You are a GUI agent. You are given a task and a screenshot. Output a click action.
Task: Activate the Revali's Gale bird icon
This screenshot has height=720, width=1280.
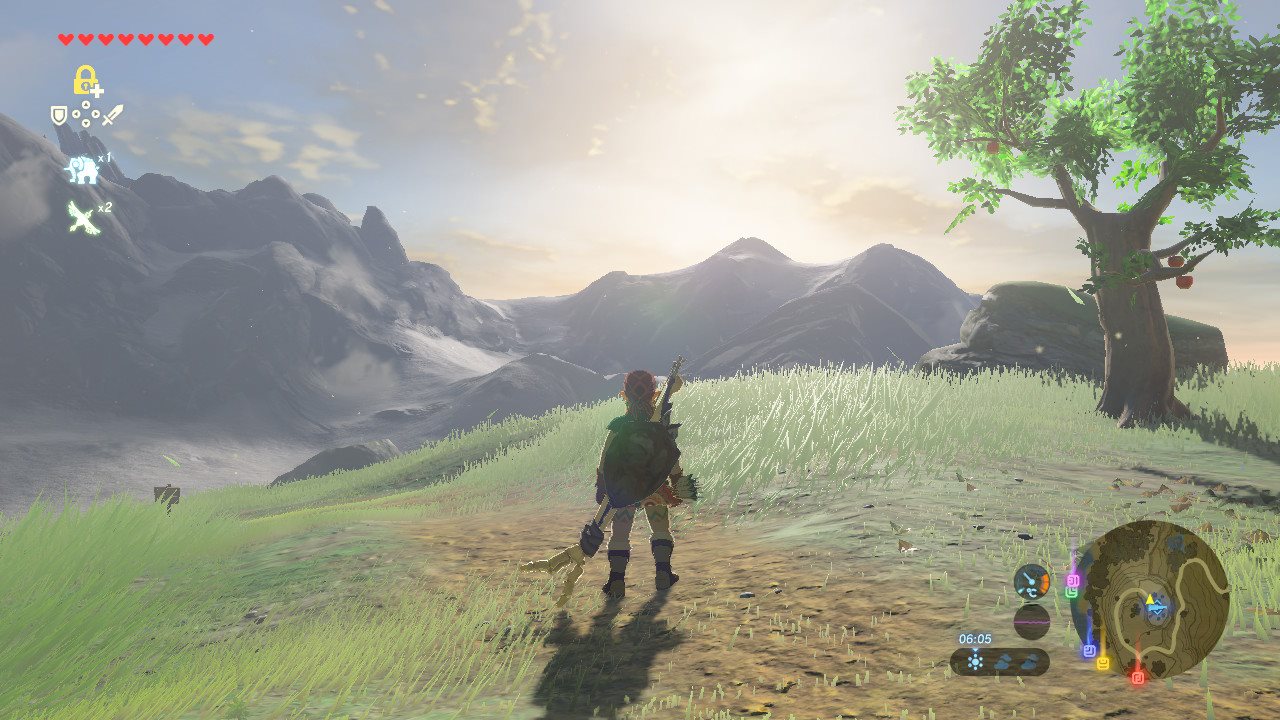click(83, 216)
